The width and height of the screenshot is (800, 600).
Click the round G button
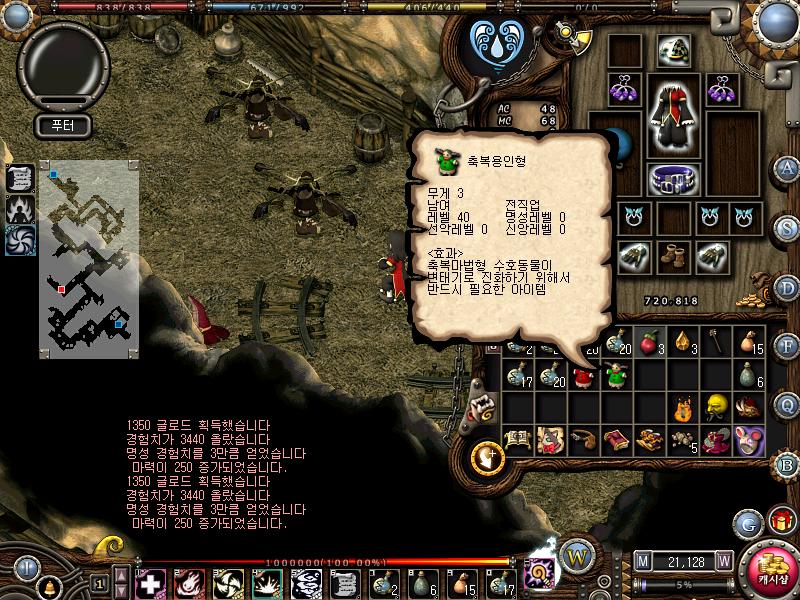point(747,523)
